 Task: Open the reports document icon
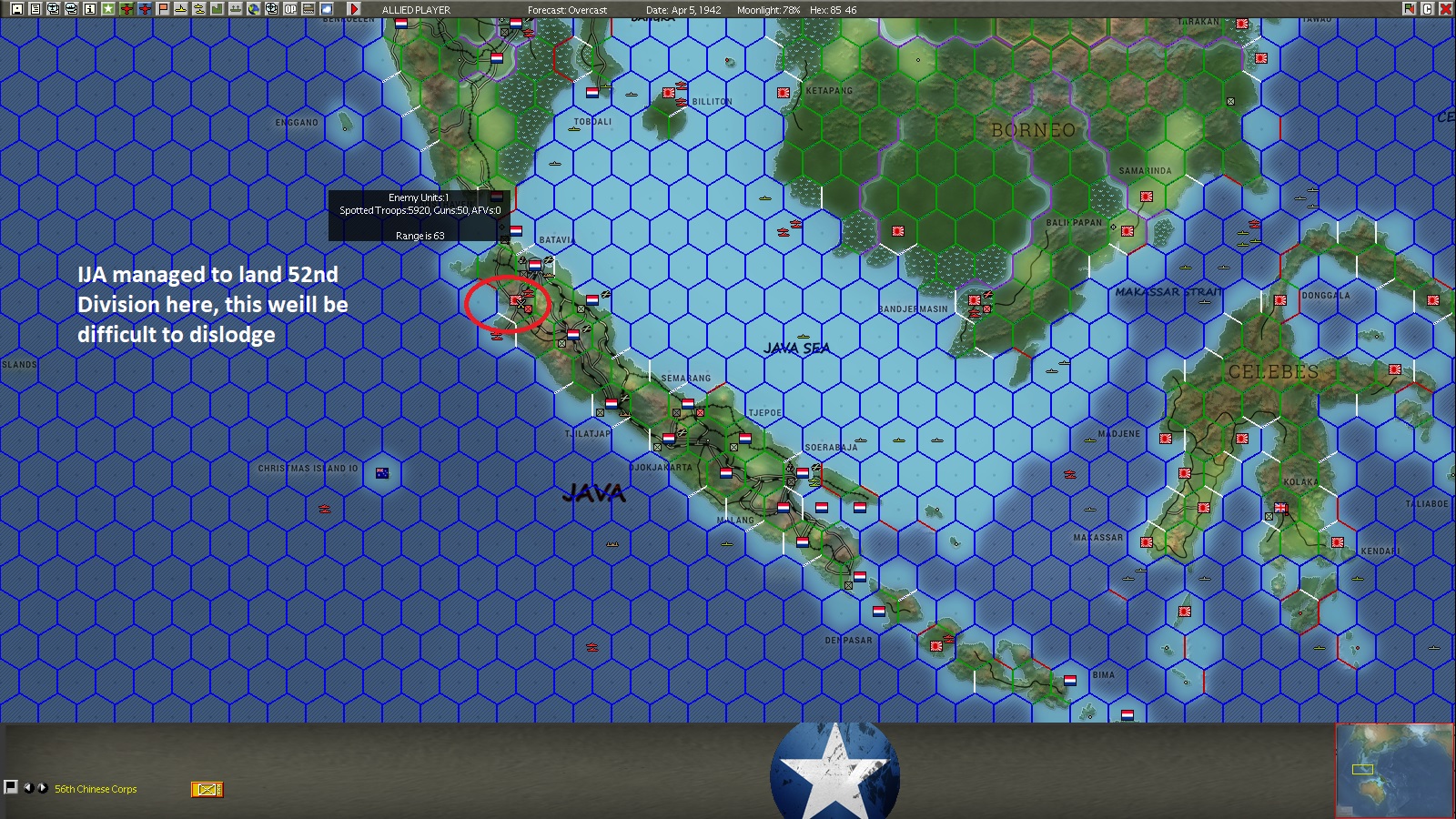click(35, 9)
